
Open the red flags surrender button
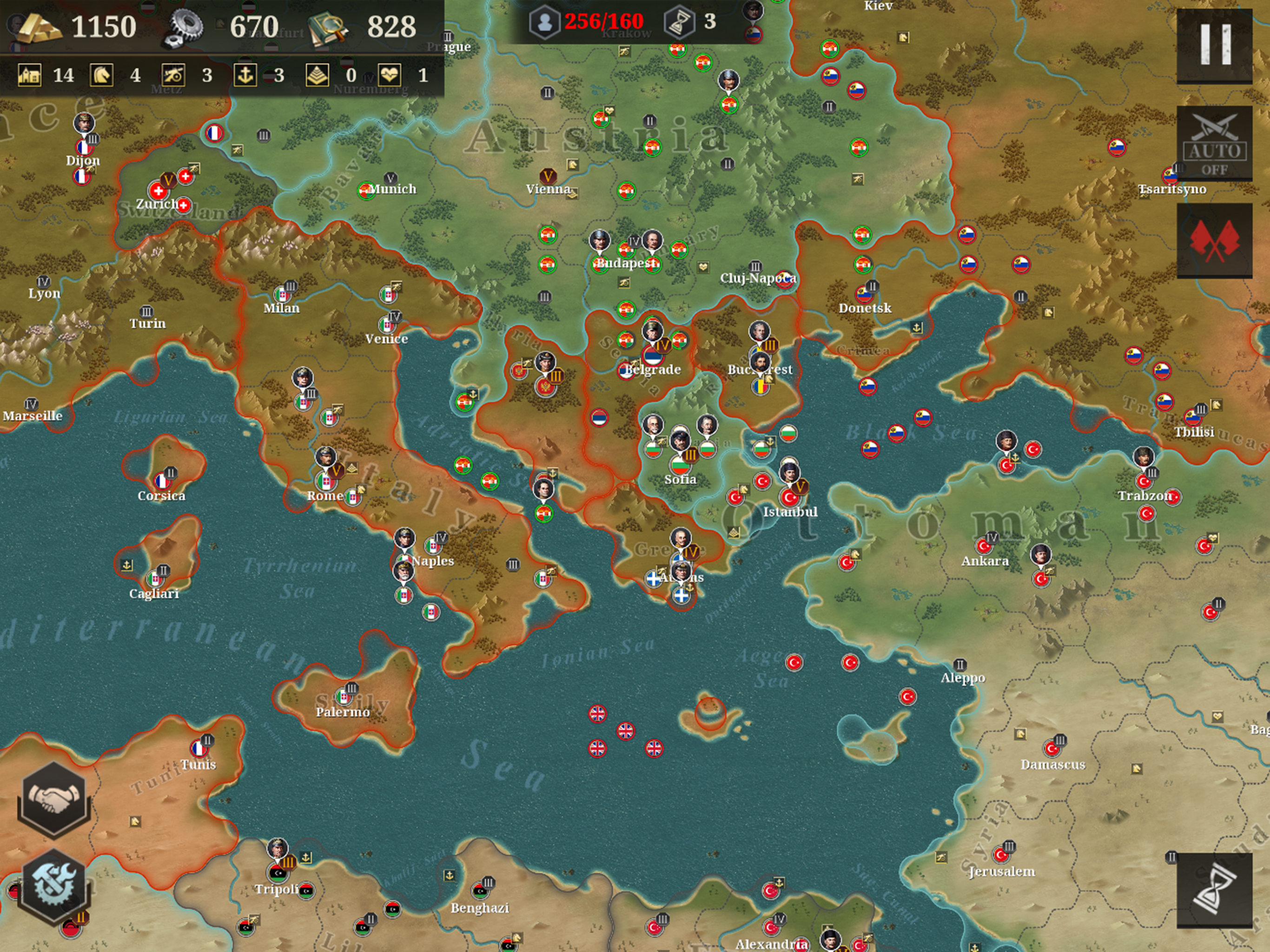[x=1214, y=241]
